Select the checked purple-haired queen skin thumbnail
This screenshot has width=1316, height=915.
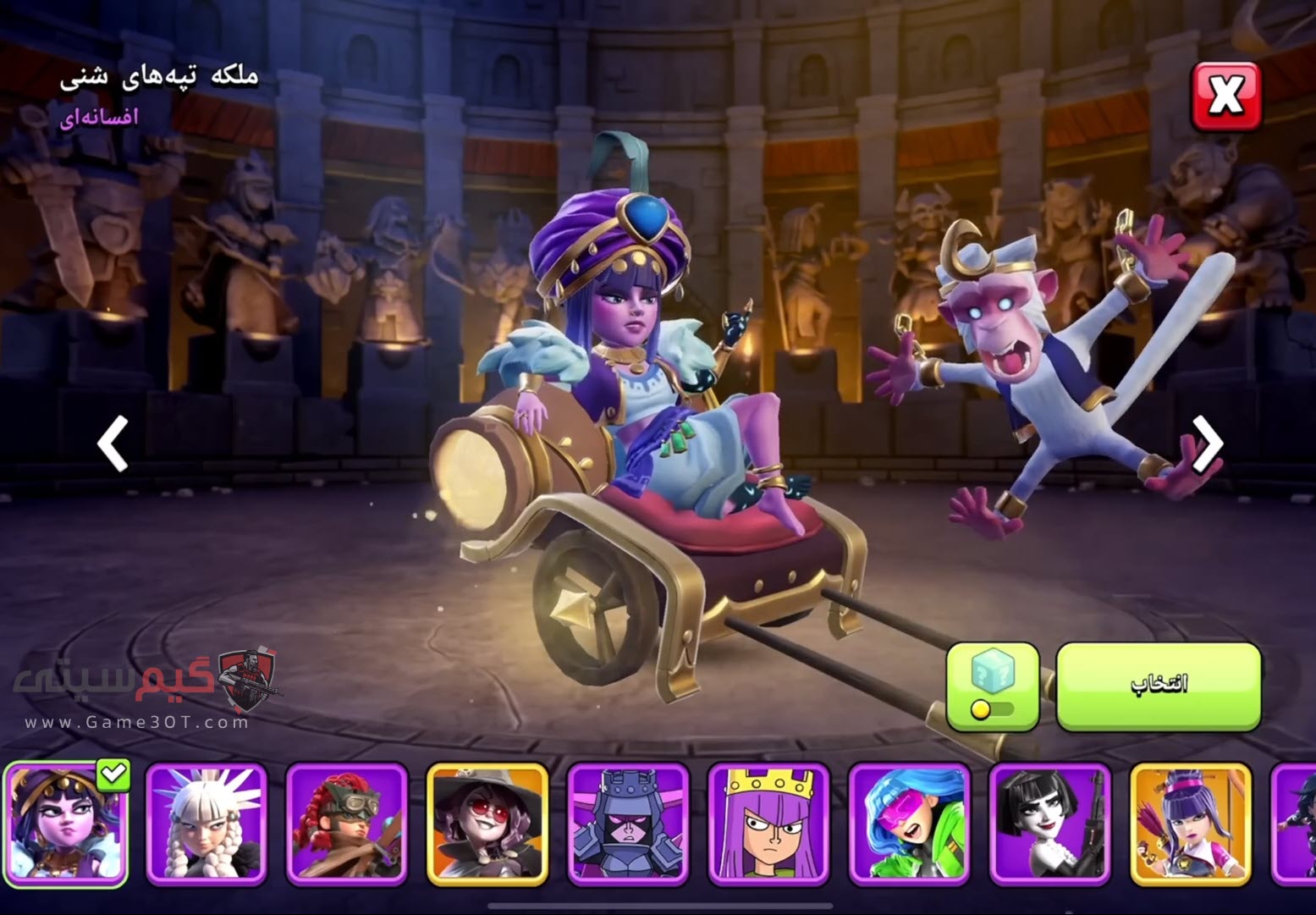tap(66, 823)
